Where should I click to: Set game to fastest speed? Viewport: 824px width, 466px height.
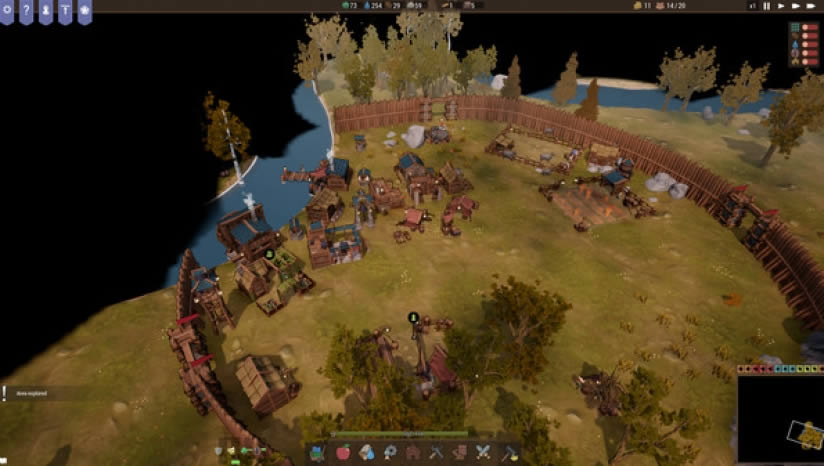pyautogui.click(x=812, y=6)
